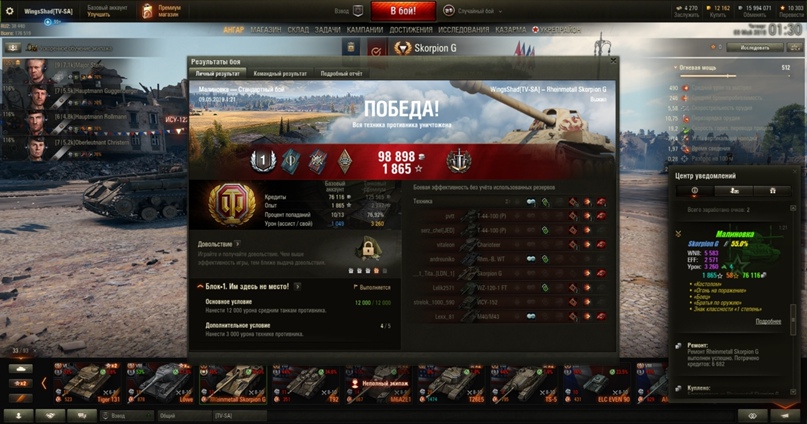Open the Подробный отчёт tab
The width and height of the screenshot is (807, 424).
pos(342,73)
